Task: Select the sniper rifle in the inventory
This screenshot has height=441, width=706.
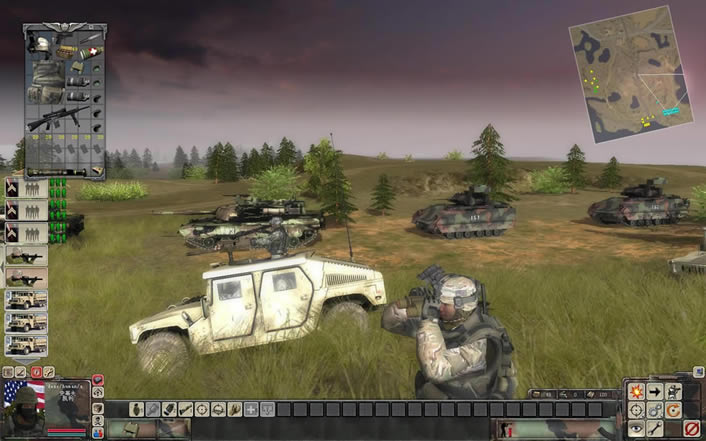Action: tap(57, 120)
